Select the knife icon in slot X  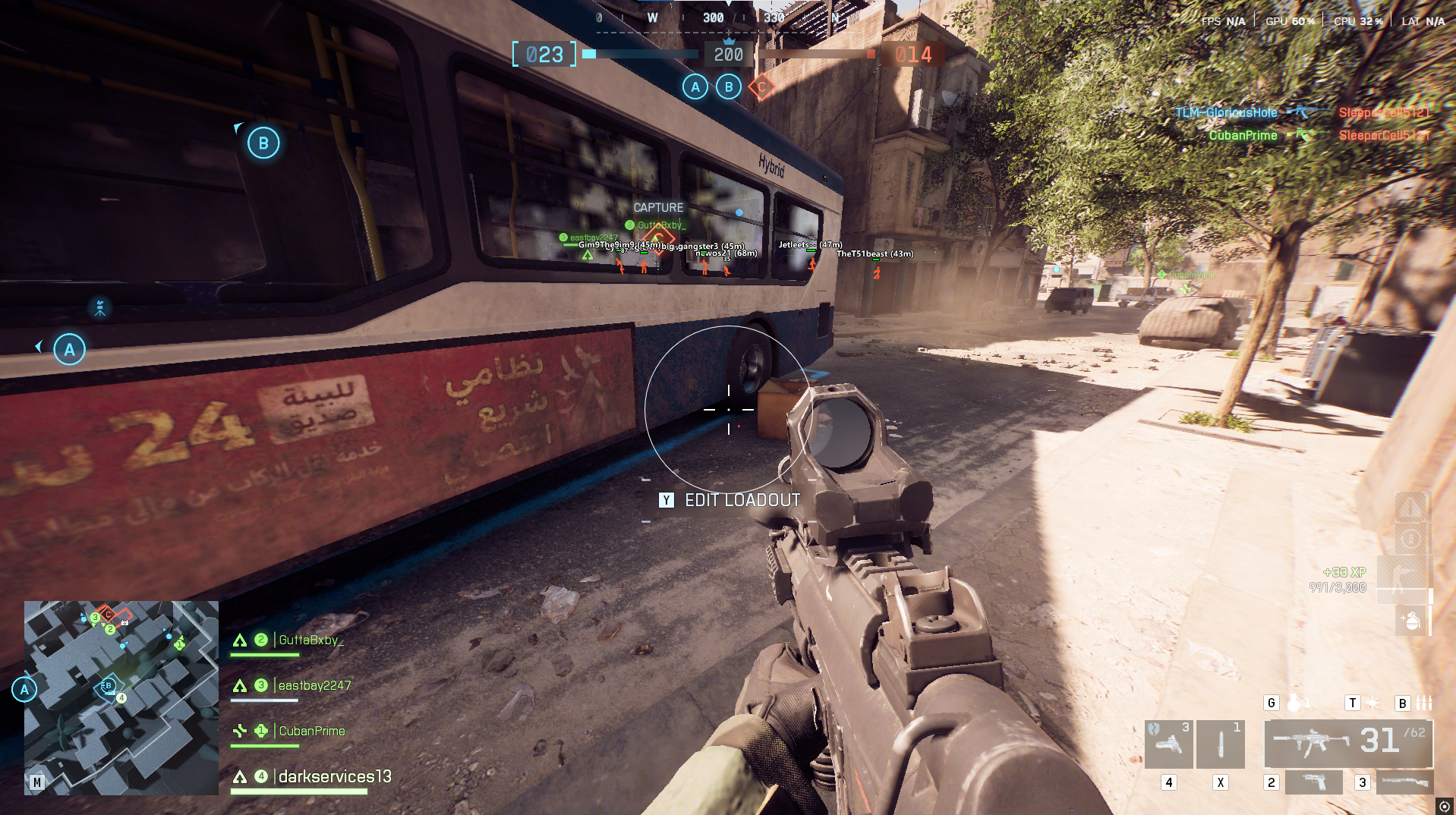point(1221,744)
